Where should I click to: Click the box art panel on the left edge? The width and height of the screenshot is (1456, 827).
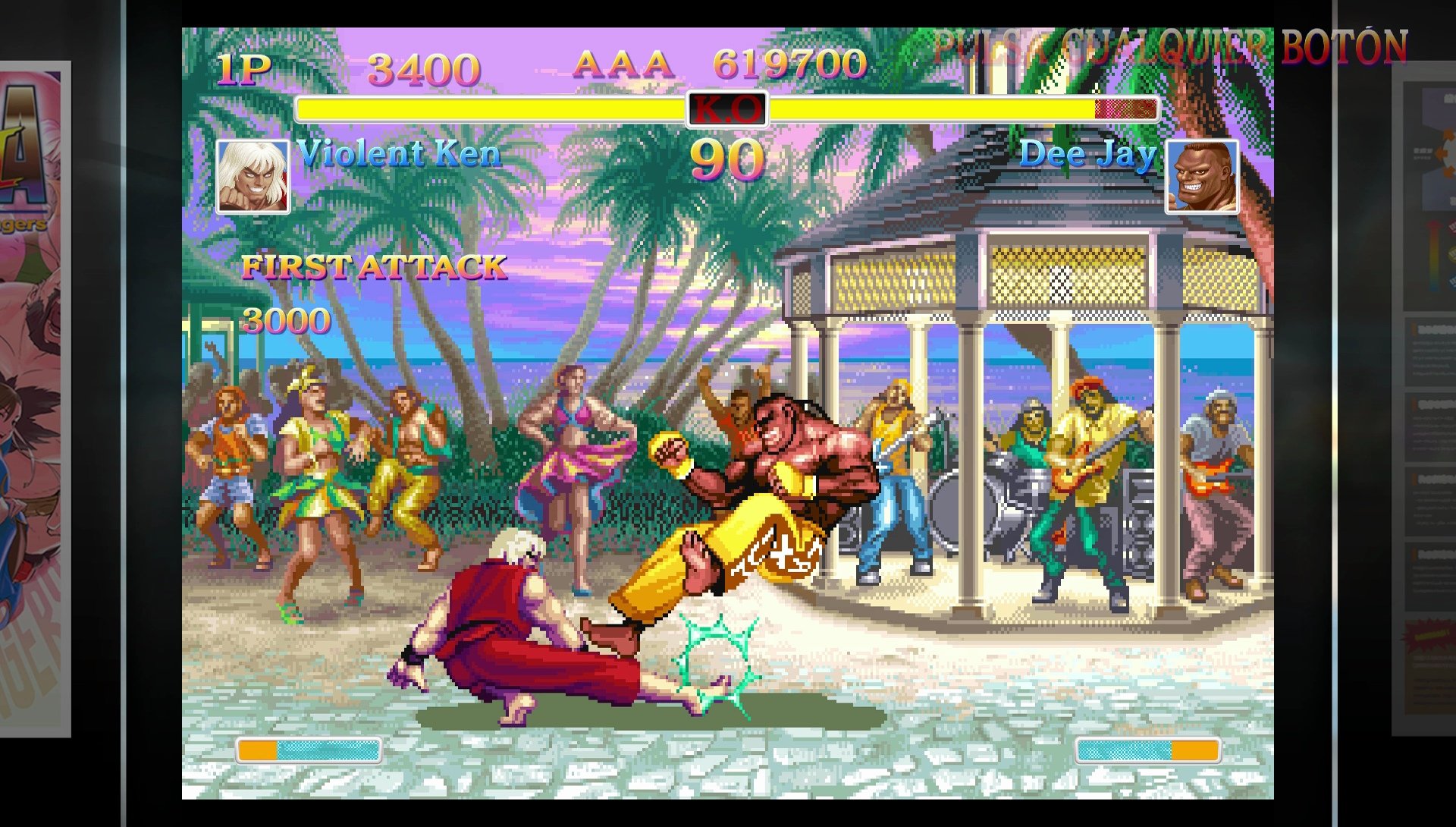[34, 379]
